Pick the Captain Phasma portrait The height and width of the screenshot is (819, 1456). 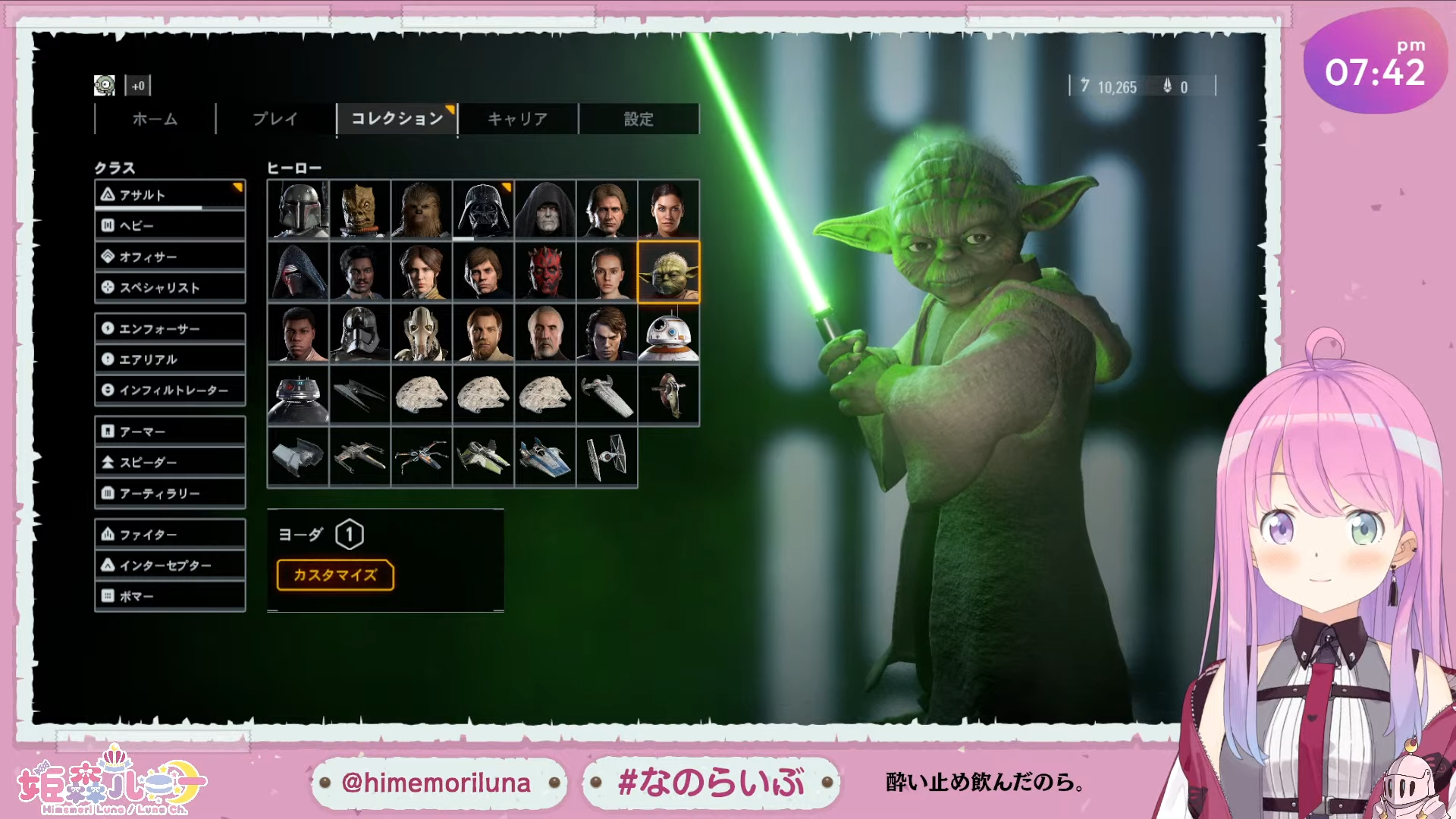(x=359, y=334)
